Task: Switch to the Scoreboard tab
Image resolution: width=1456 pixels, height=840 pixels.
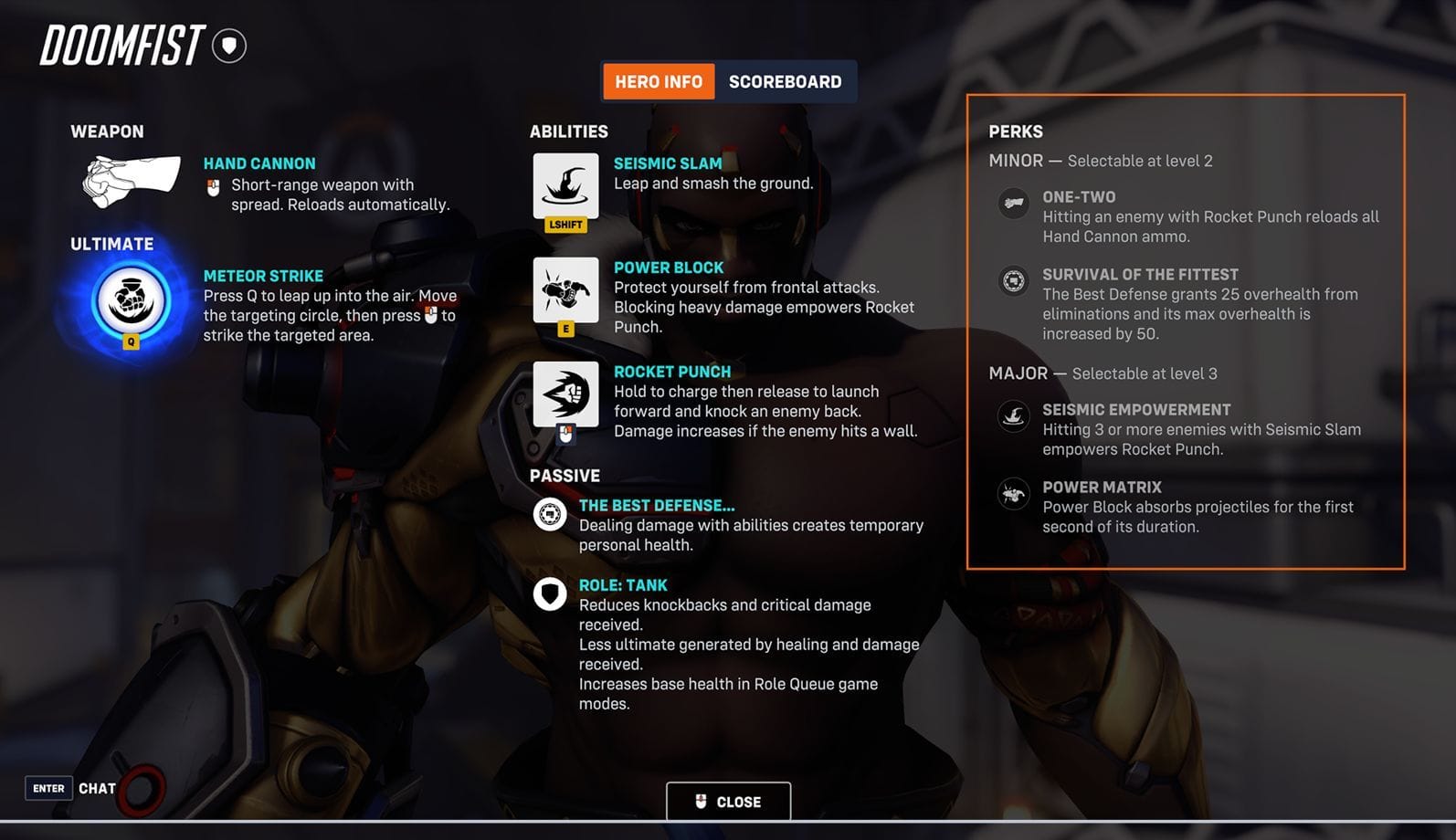Action: click(x=785, y=81)
